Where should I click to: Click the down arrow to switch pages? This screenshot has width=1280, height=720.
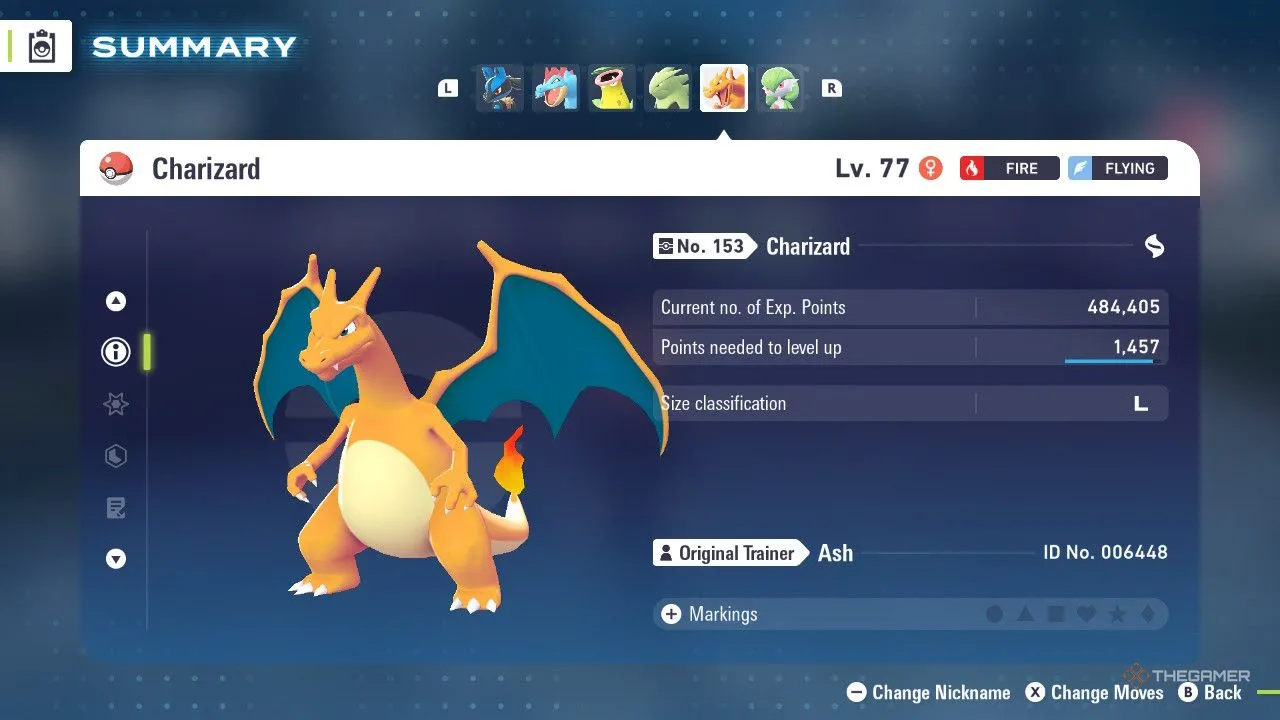(x=115, y=559)
